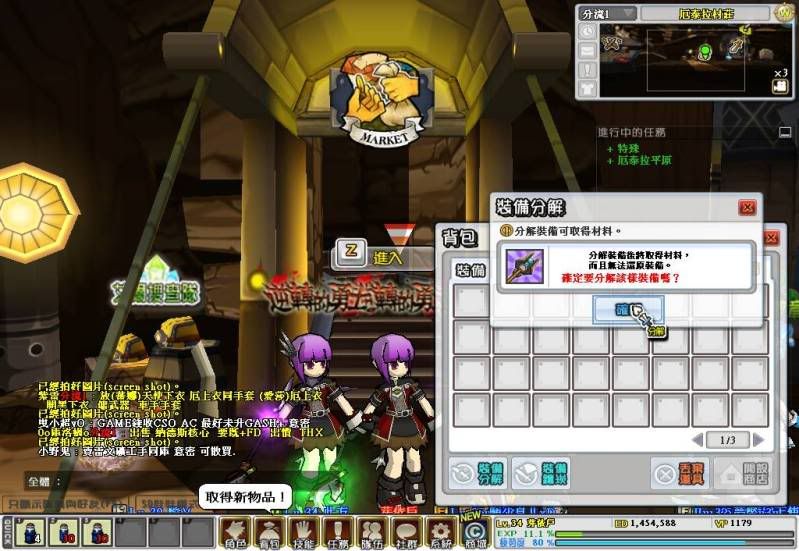This screenshot has width=799, height=551.
Task: Open the 分流1 channel dropdown
Action: [x=607, y=13]
